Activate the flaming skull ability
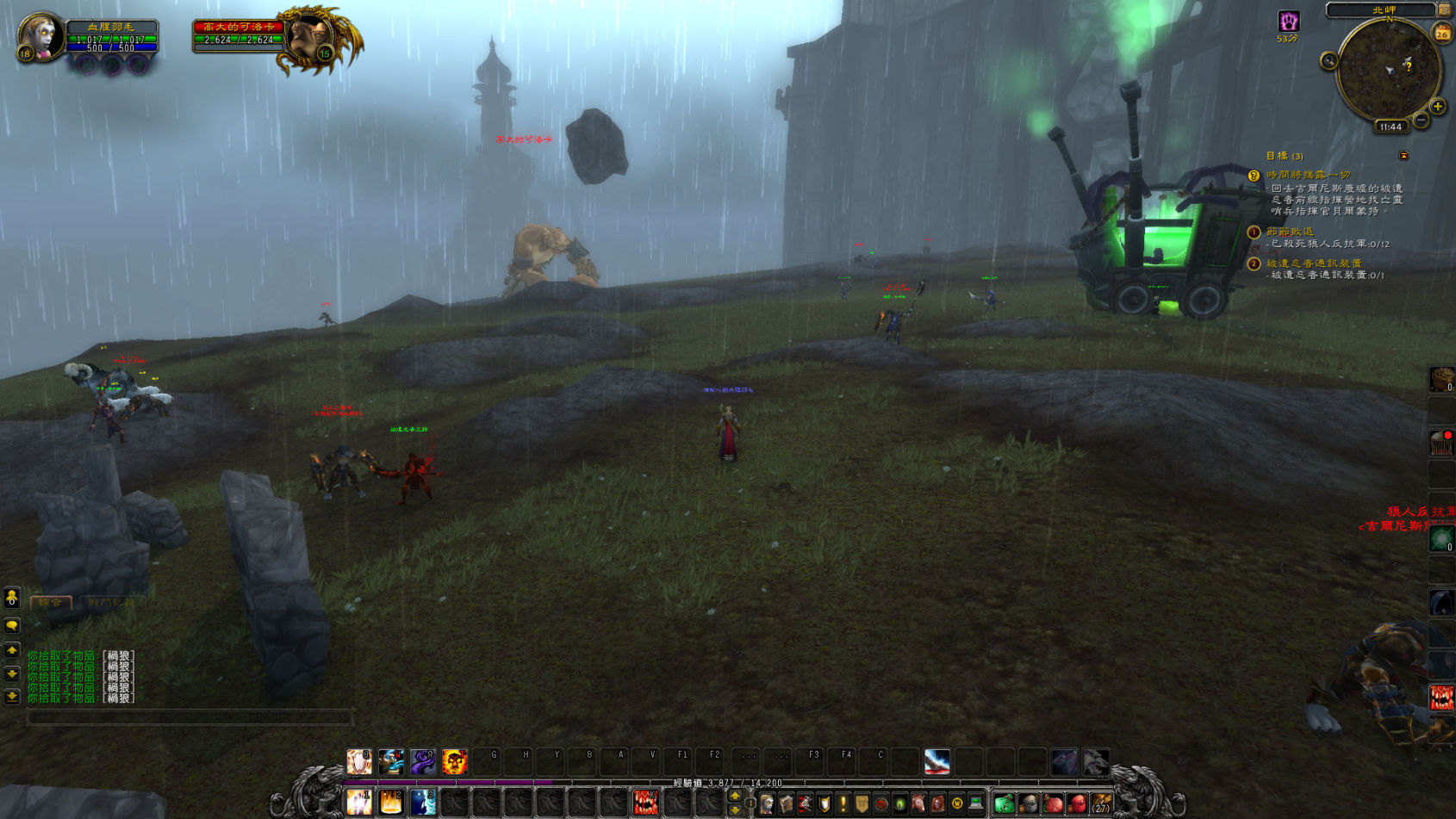The width and height of the screenshot is (1456, 819). click(x=454, y=761)
